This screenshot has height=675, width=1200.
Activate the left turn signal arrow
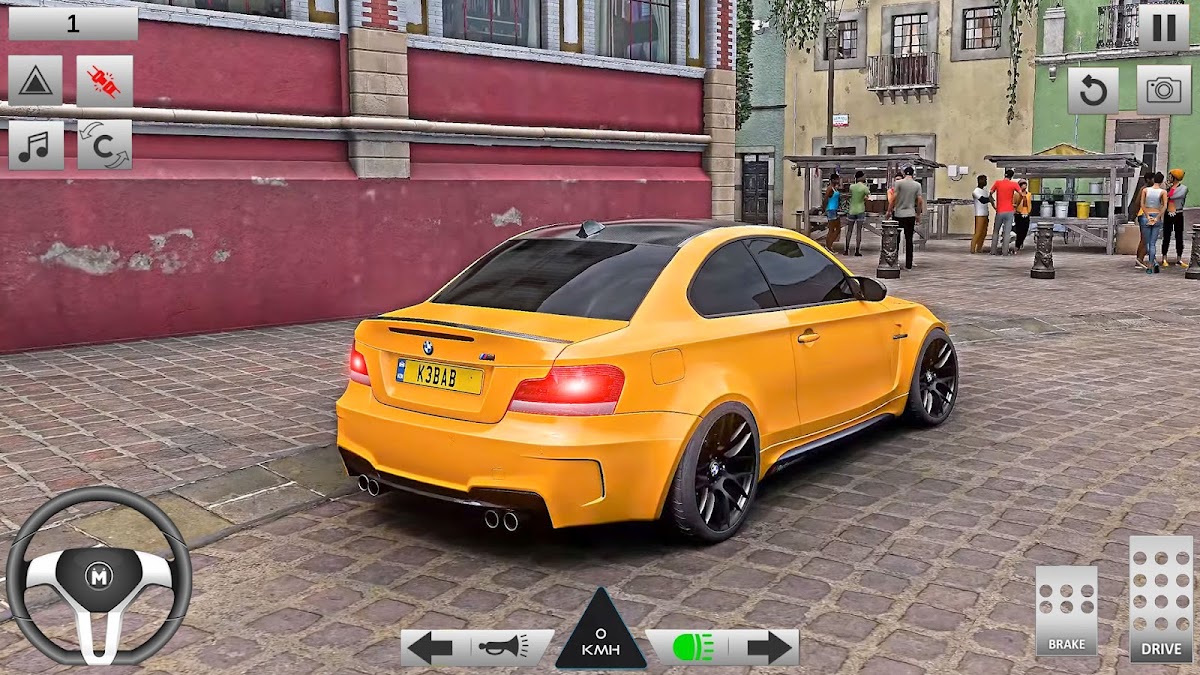click(430, 647)
